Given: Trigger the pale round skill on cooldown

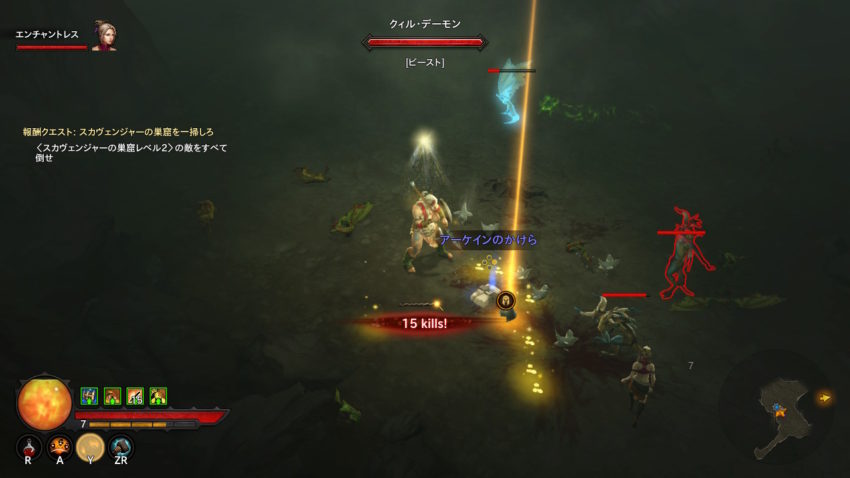Looking at the screenshot, I should tap(90, 446).
